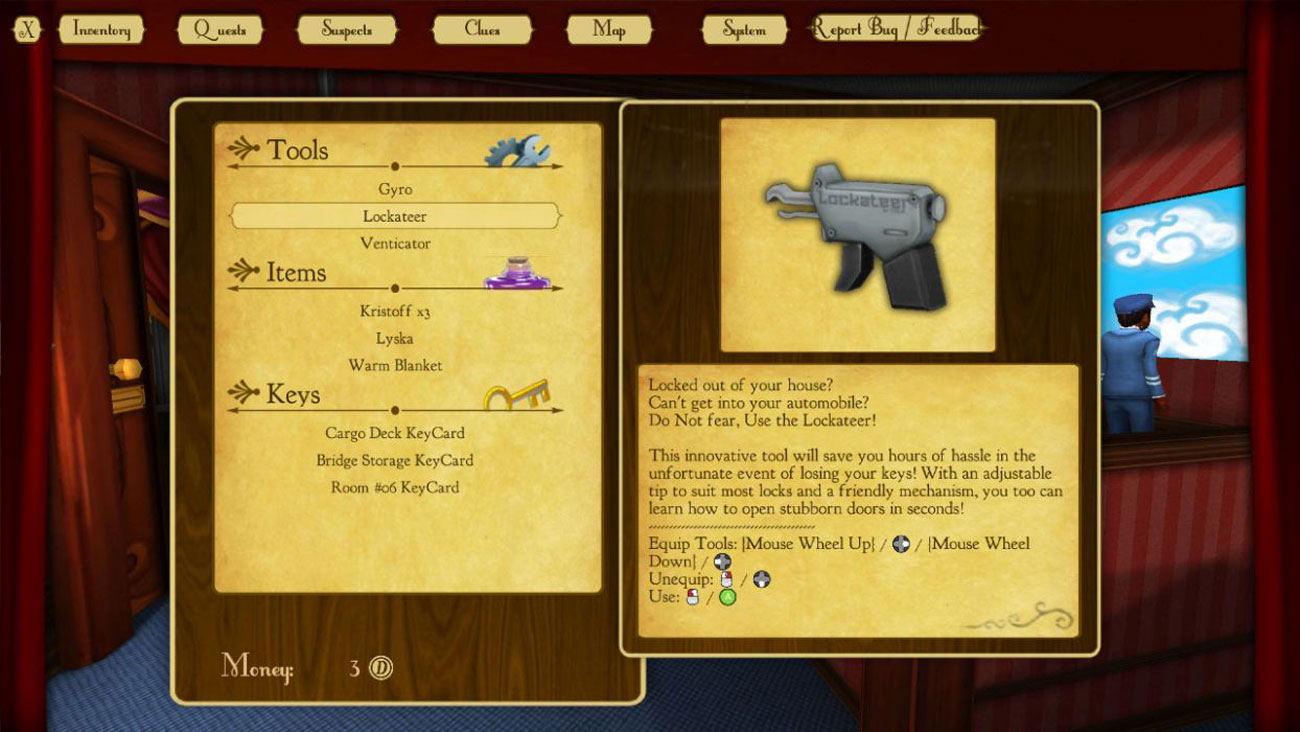Viewport: 1300px width, 732px height.
Task: Select the Gyro tool
Action: (395, 189)
